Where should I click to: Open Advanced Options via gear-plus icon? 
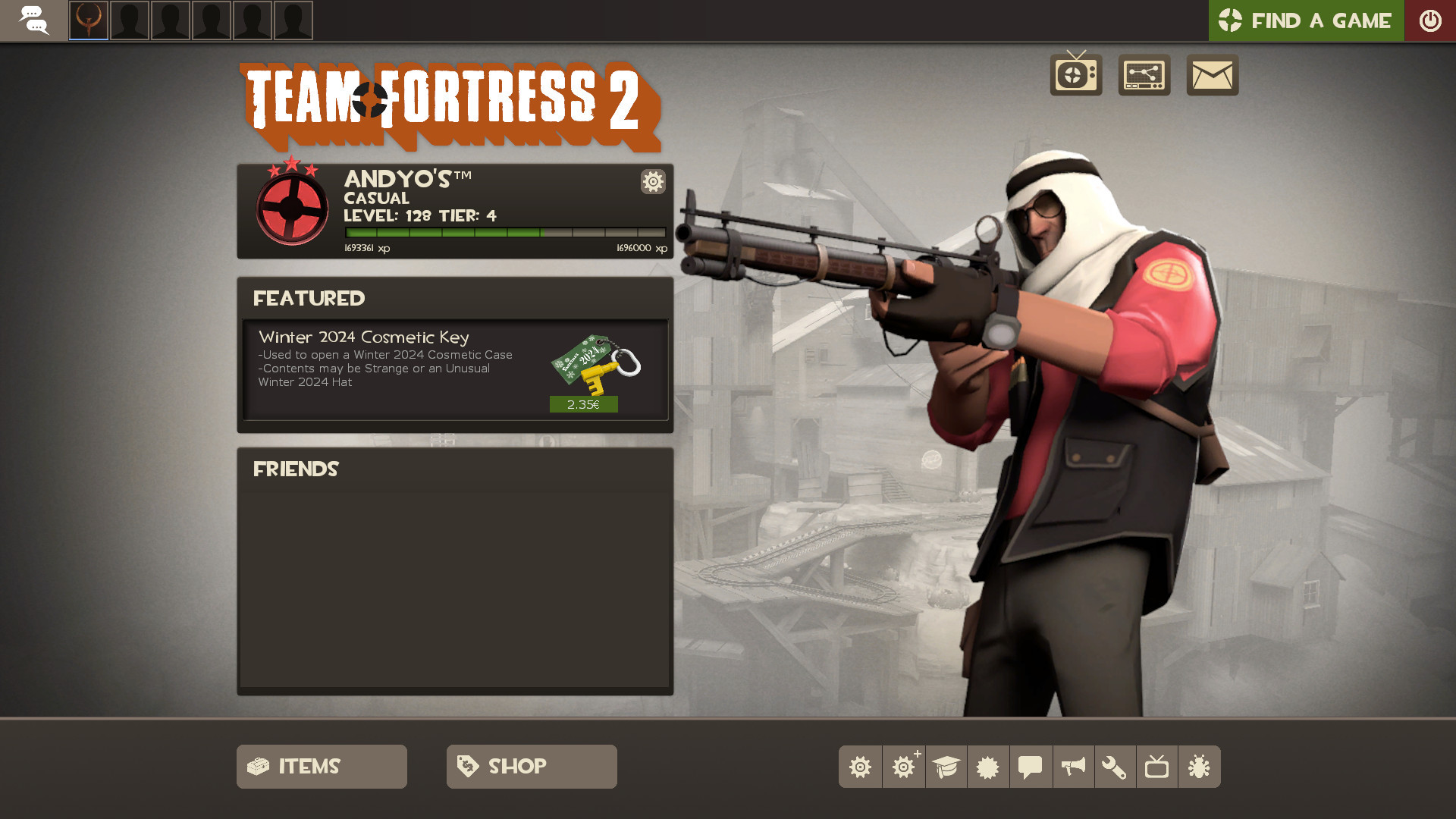click(x=903, y=767)
